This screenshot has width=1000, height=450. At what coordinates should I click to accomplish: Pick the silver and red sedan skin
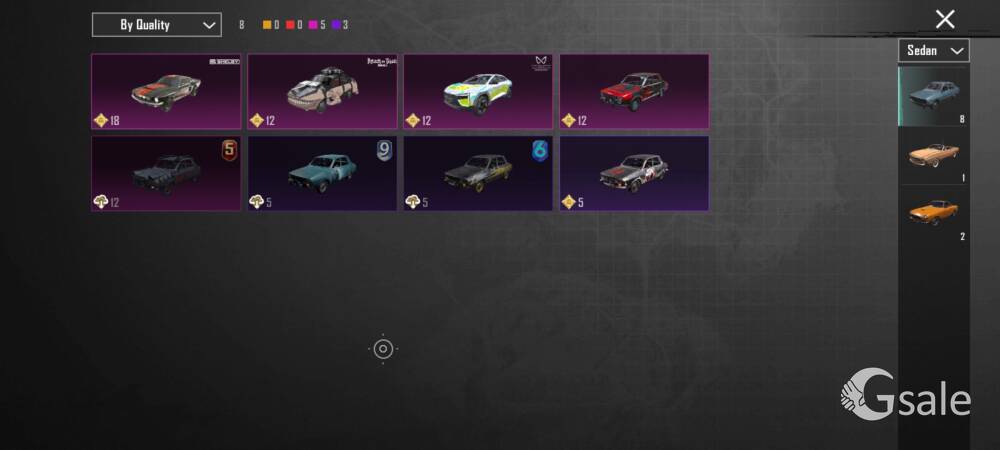click(x=634, y=173)
